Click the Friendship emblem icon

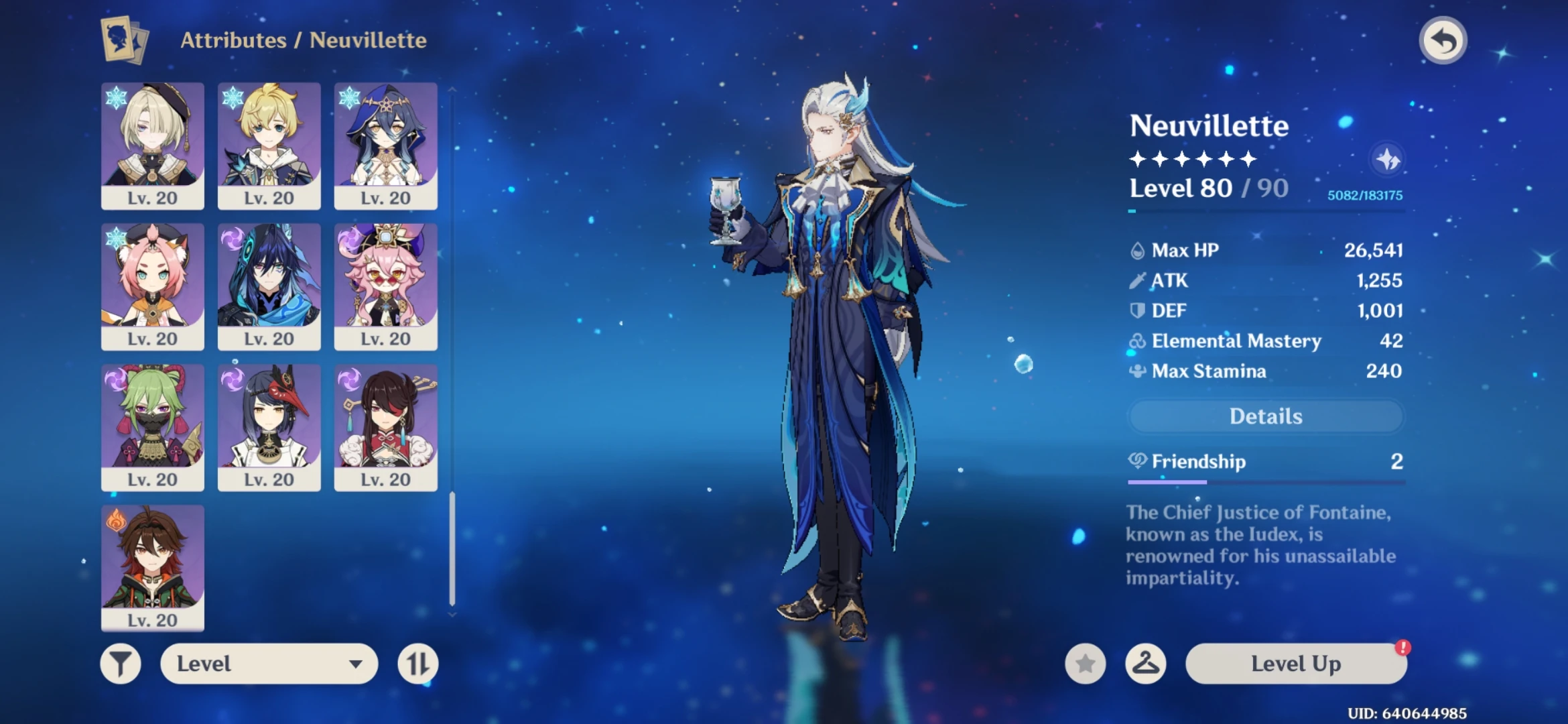point(1137,462)
